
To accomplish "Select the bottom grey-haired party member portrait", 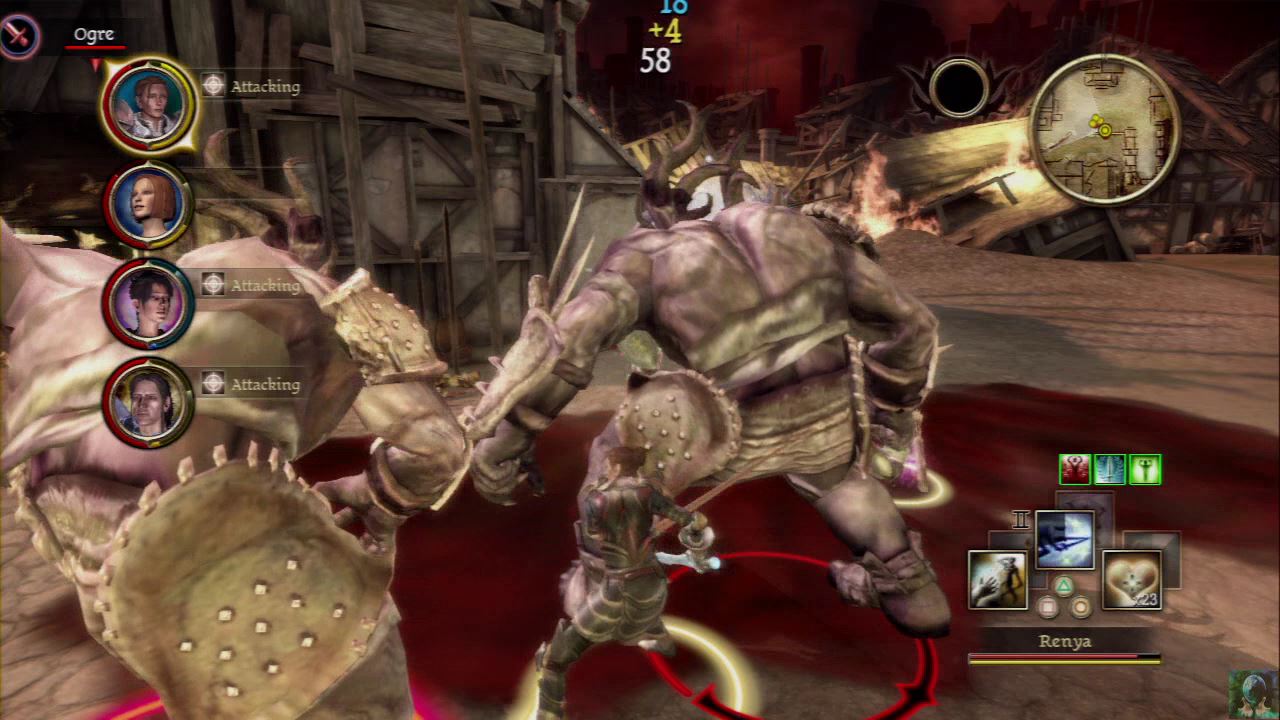I will coord(148,402).
